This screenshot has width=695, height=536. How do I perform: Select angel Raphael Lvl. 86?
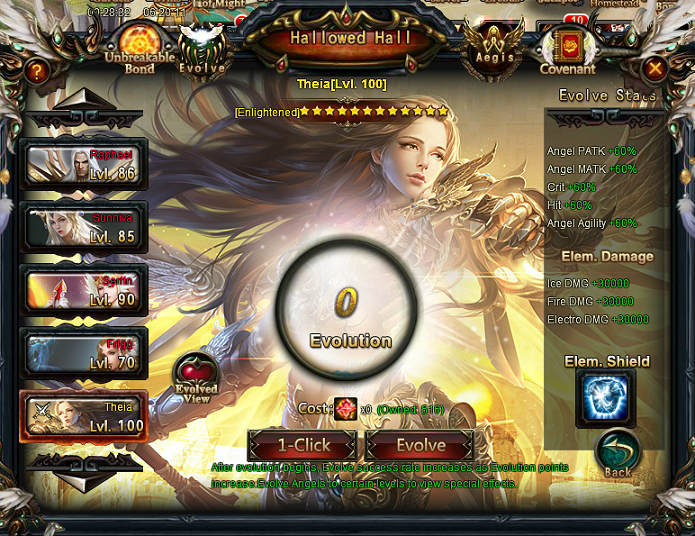(x=84, y=165)
